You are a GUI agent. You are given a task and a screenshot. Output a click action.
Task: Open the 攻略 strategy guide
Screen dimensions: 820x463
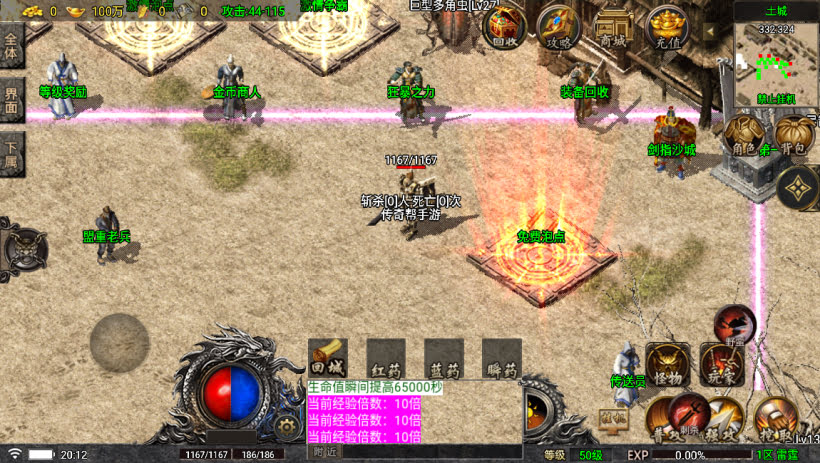click(x=558, y=27)
